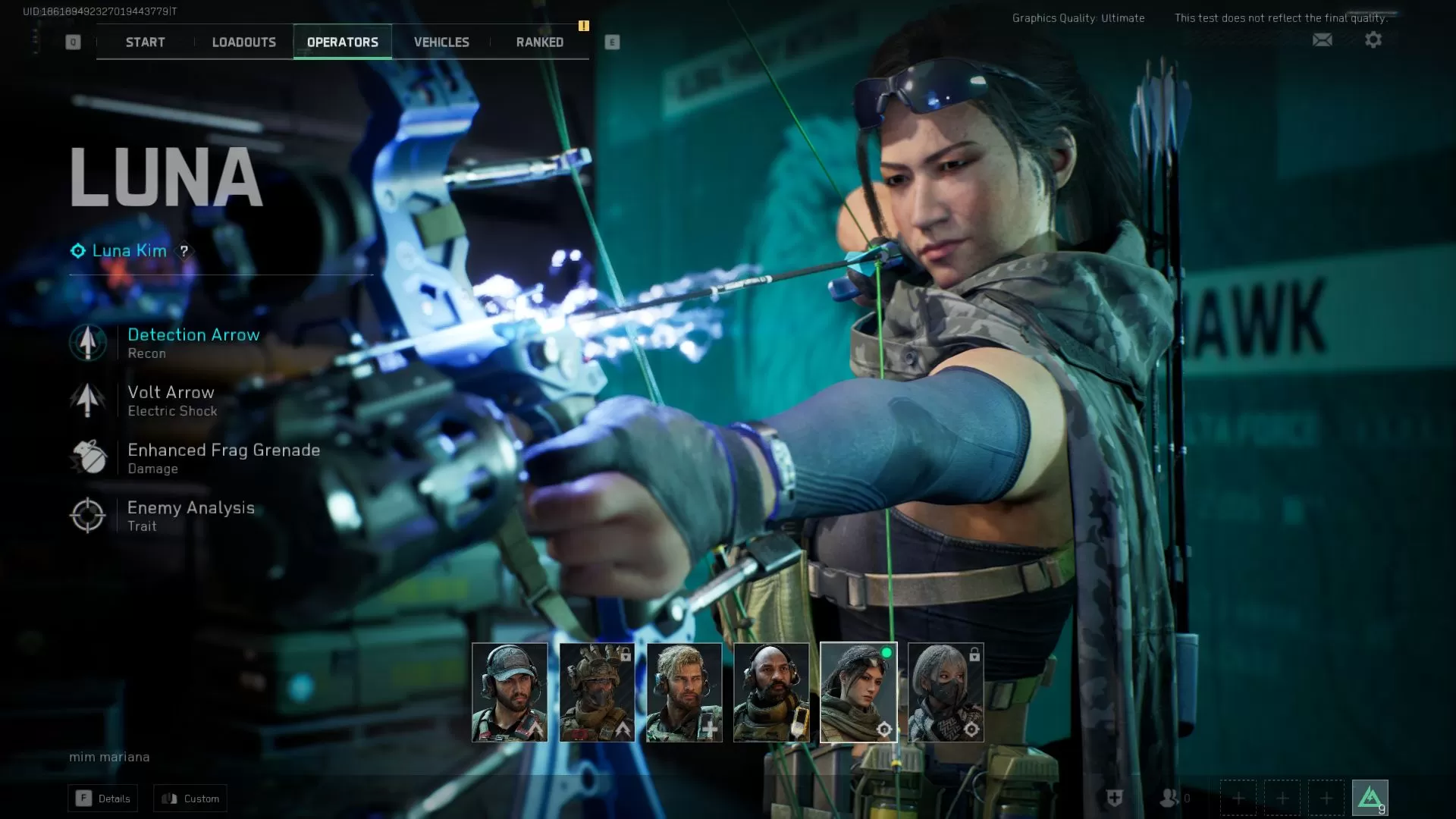Pick the blond bearded medic operator
1456x819 pixels.
pos(684,692)
